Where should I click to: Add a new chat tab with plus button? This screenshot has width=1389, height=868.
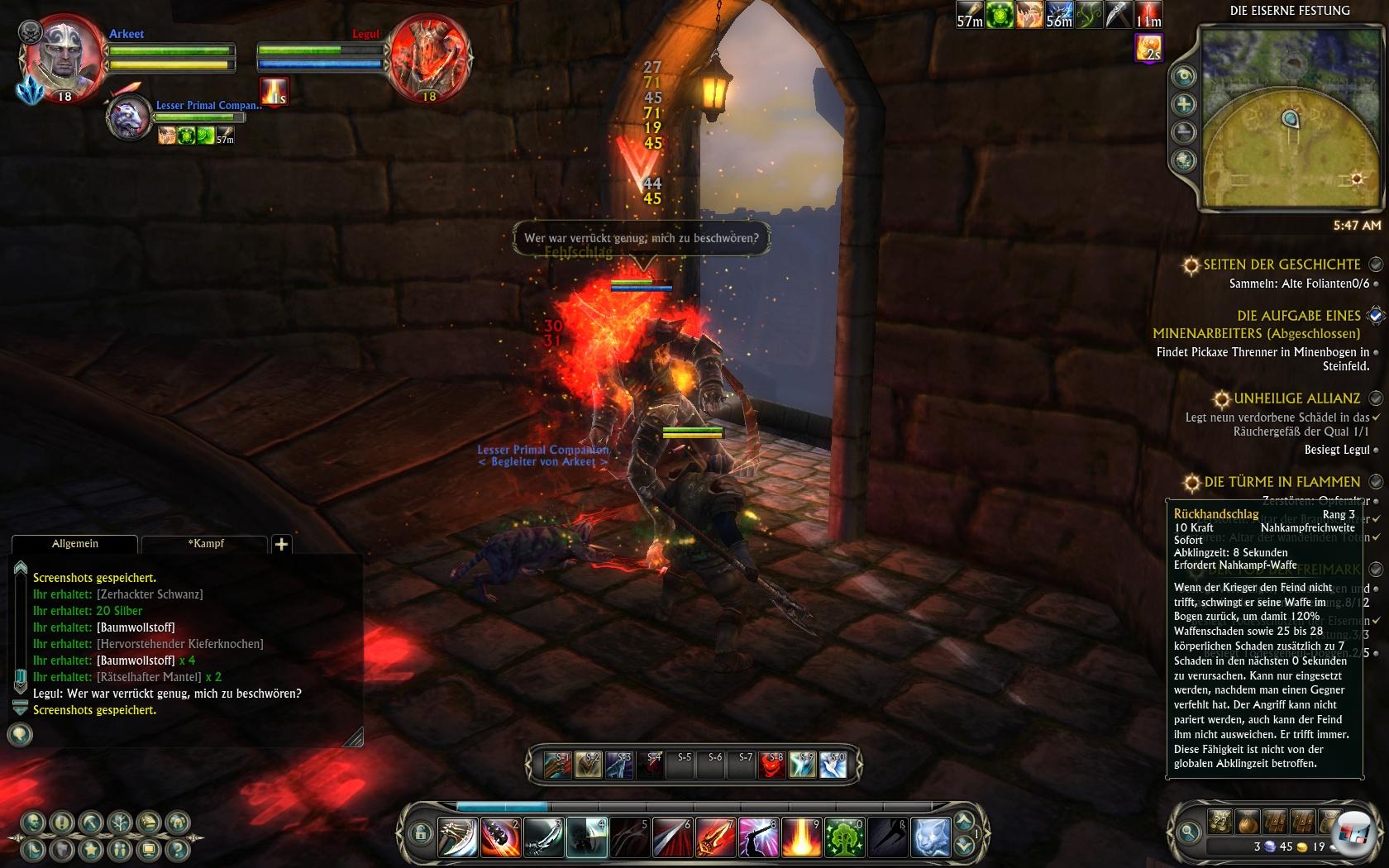[x=281, y=544]
